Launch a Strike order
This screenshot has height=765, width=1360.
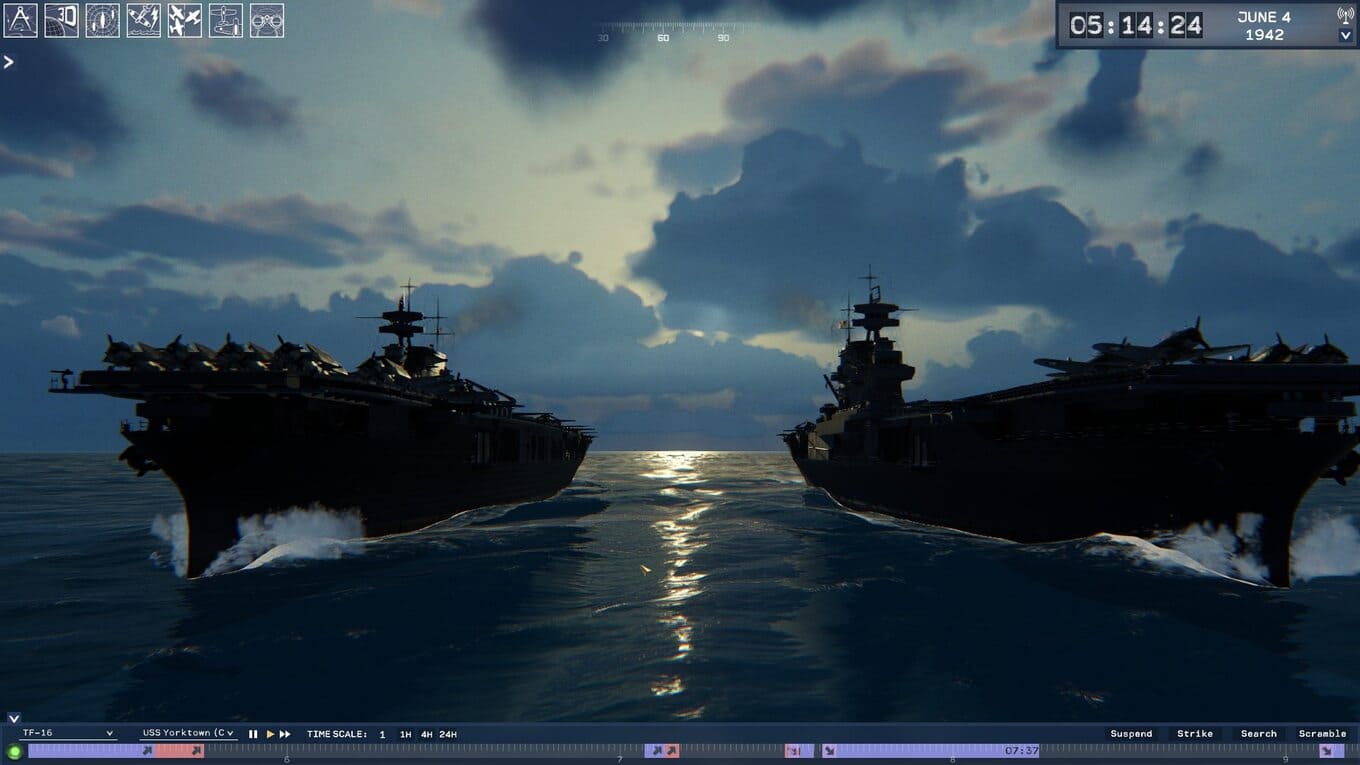point(1195,734)
